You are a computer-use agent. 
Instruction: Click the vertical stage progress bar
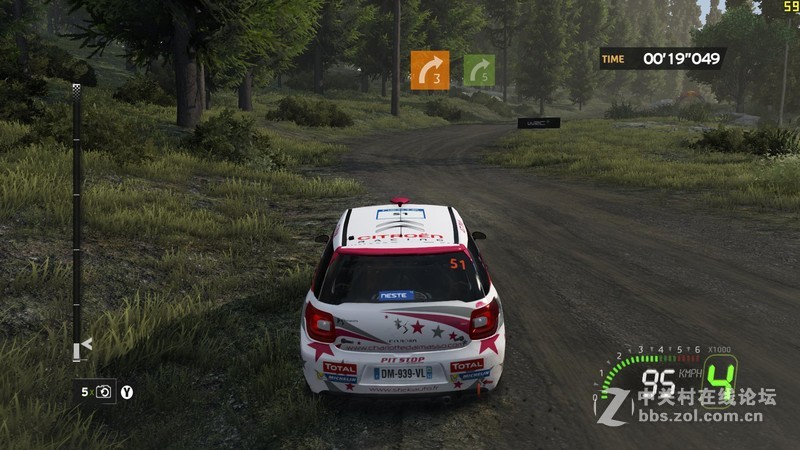pos(77,220)
